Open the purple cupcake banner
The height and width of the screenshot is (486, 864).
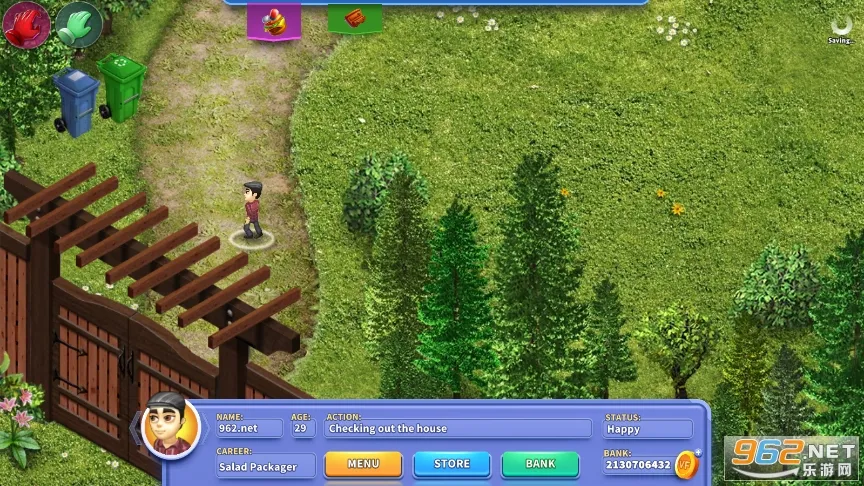[x=274, y=21]
